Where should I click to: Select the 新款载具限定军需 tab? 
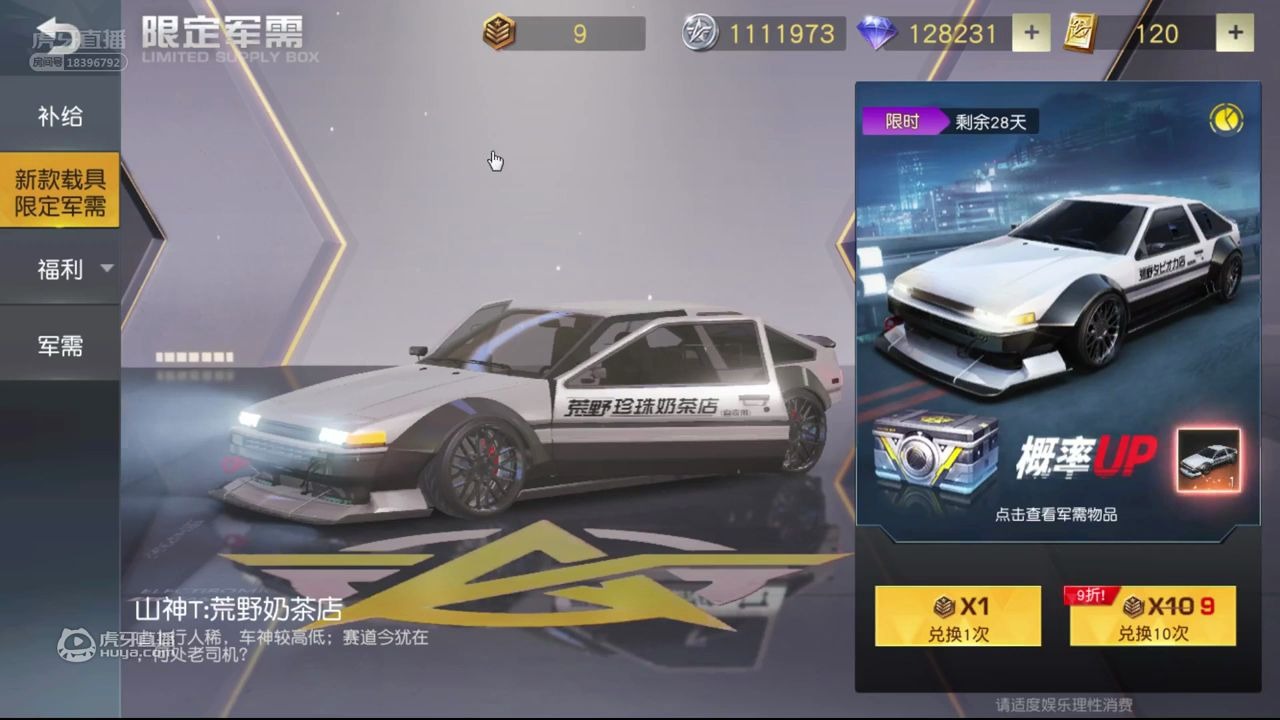(x=60, y=191)
